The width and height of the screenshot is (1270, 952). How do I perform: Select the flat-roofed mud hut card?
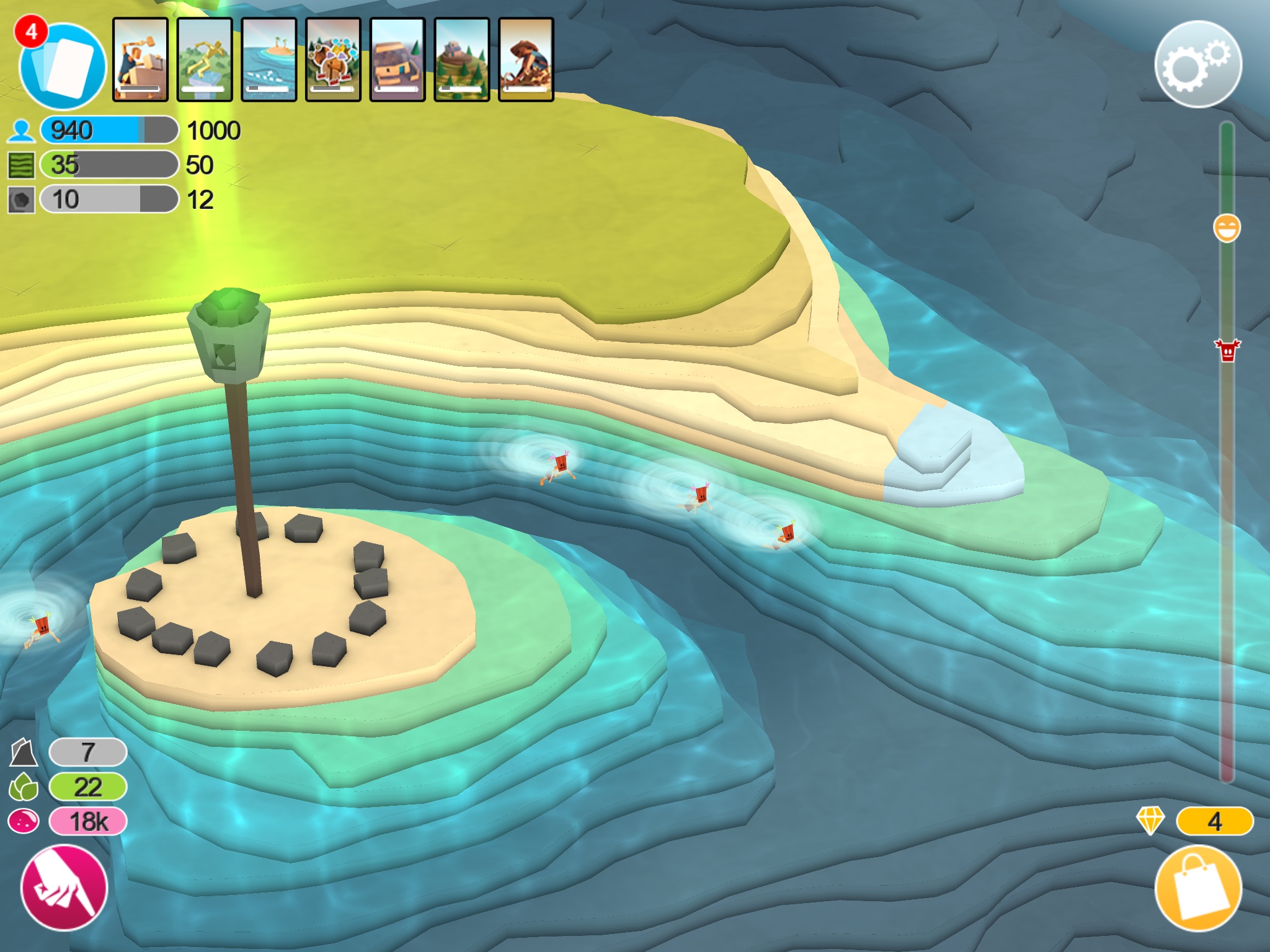click(397, 59)
